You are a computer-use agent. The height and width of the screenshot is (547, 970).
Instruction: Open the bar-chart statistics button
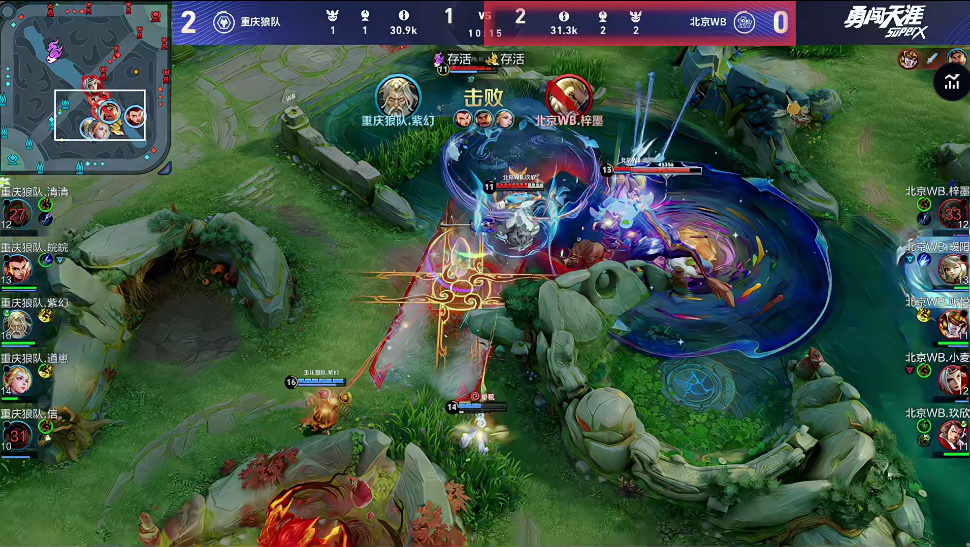949,82
